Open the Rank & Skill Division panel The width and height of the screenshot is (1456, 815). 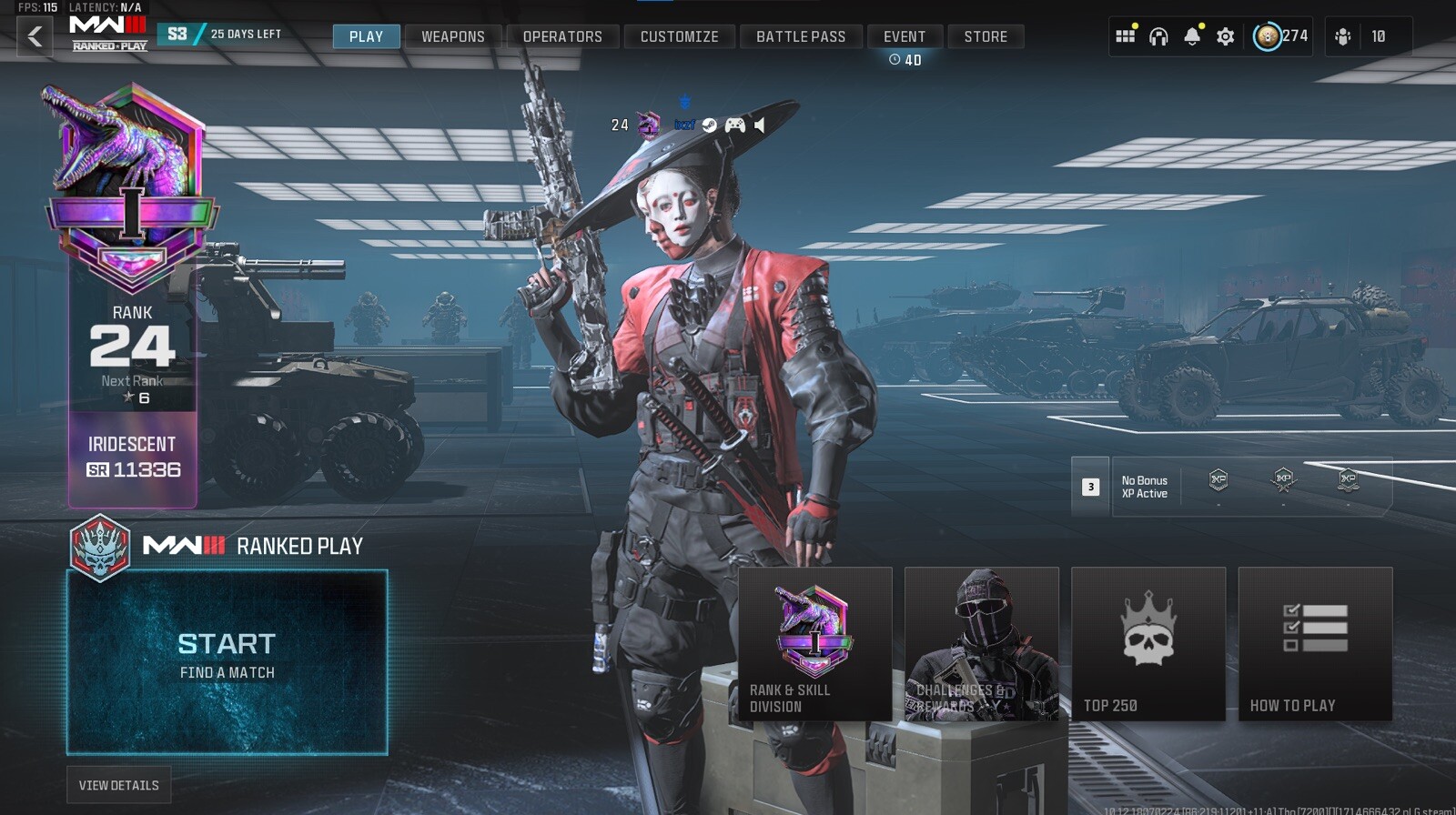[x=814, y=646]
